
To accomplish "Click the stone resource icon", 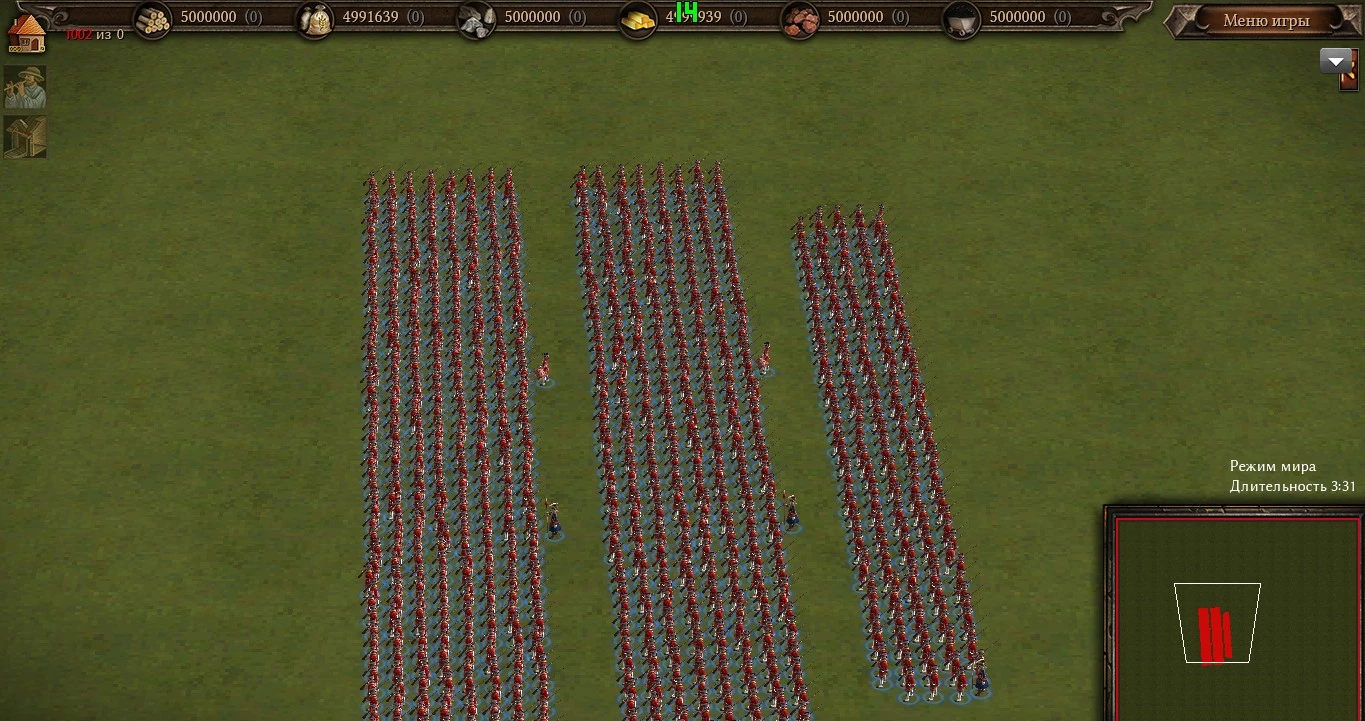I will click(x=476, y=17).
